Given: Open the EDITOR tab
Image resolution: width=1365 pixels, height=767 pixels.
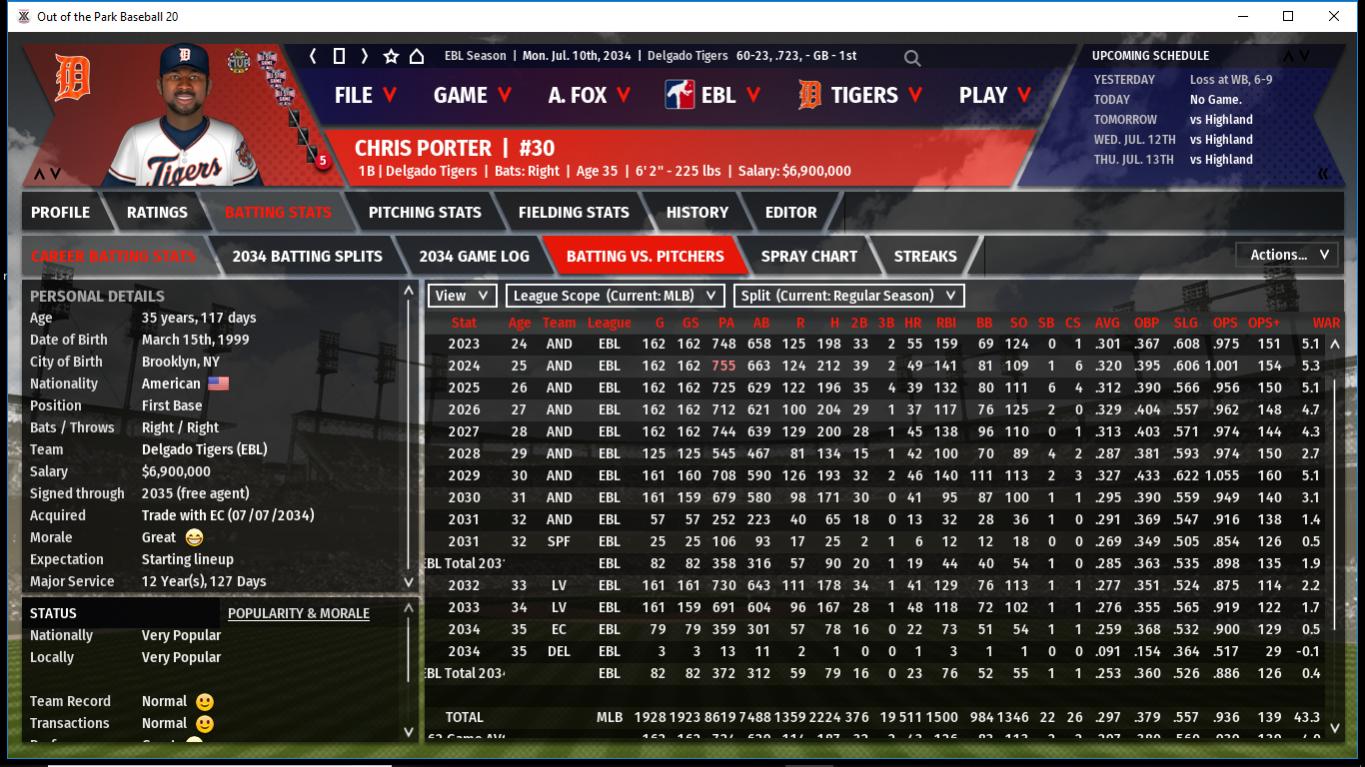Looking at the screenshot, I should [791, 212].
